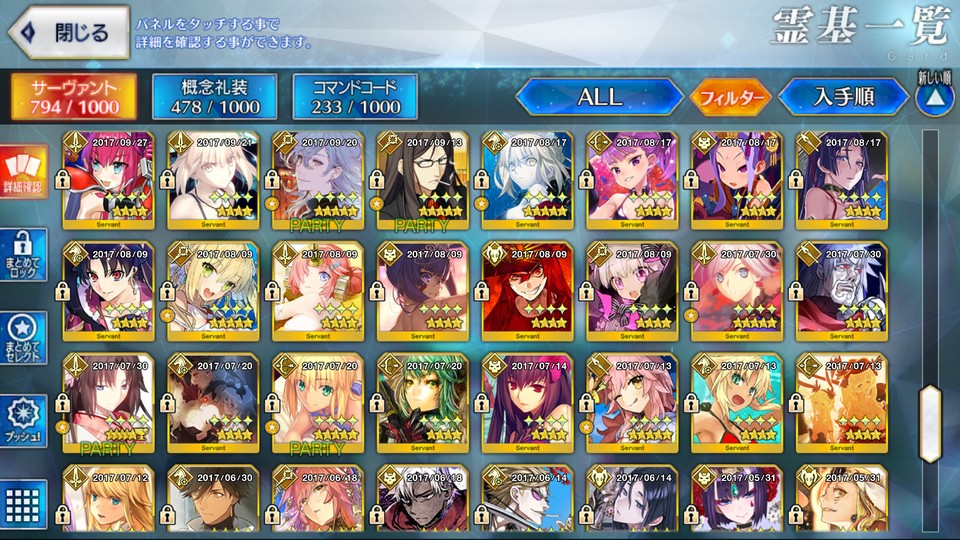The image size is (960, 540).
Task: Change sorting via the 入手順 button
Action: [842, 97]
